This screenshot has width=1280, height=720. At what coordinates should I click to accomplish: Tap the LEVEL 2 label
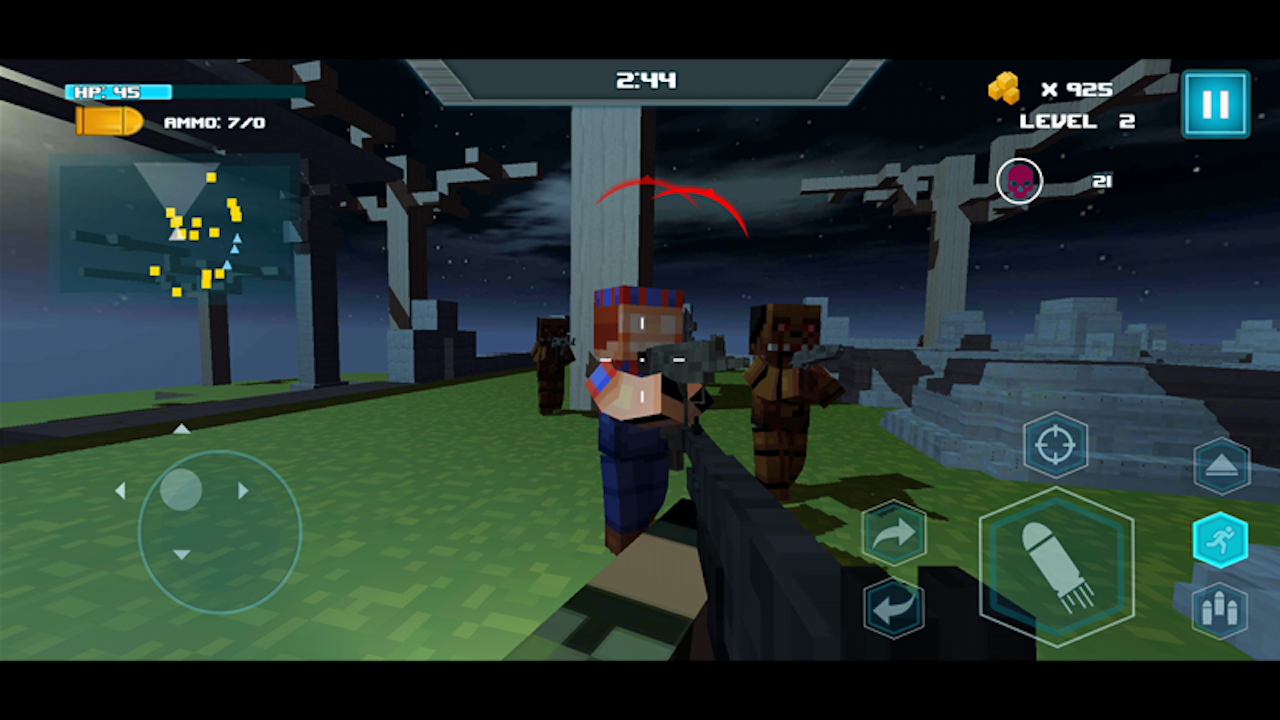click(x=1077, y=121)
